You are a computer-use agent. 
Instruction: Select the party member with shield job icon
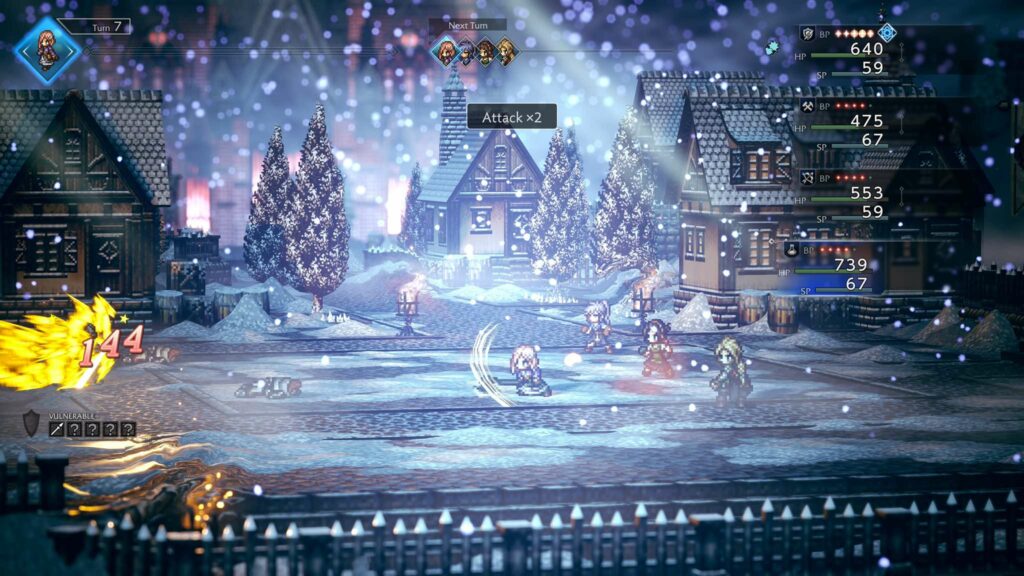(x=806, y=33)
